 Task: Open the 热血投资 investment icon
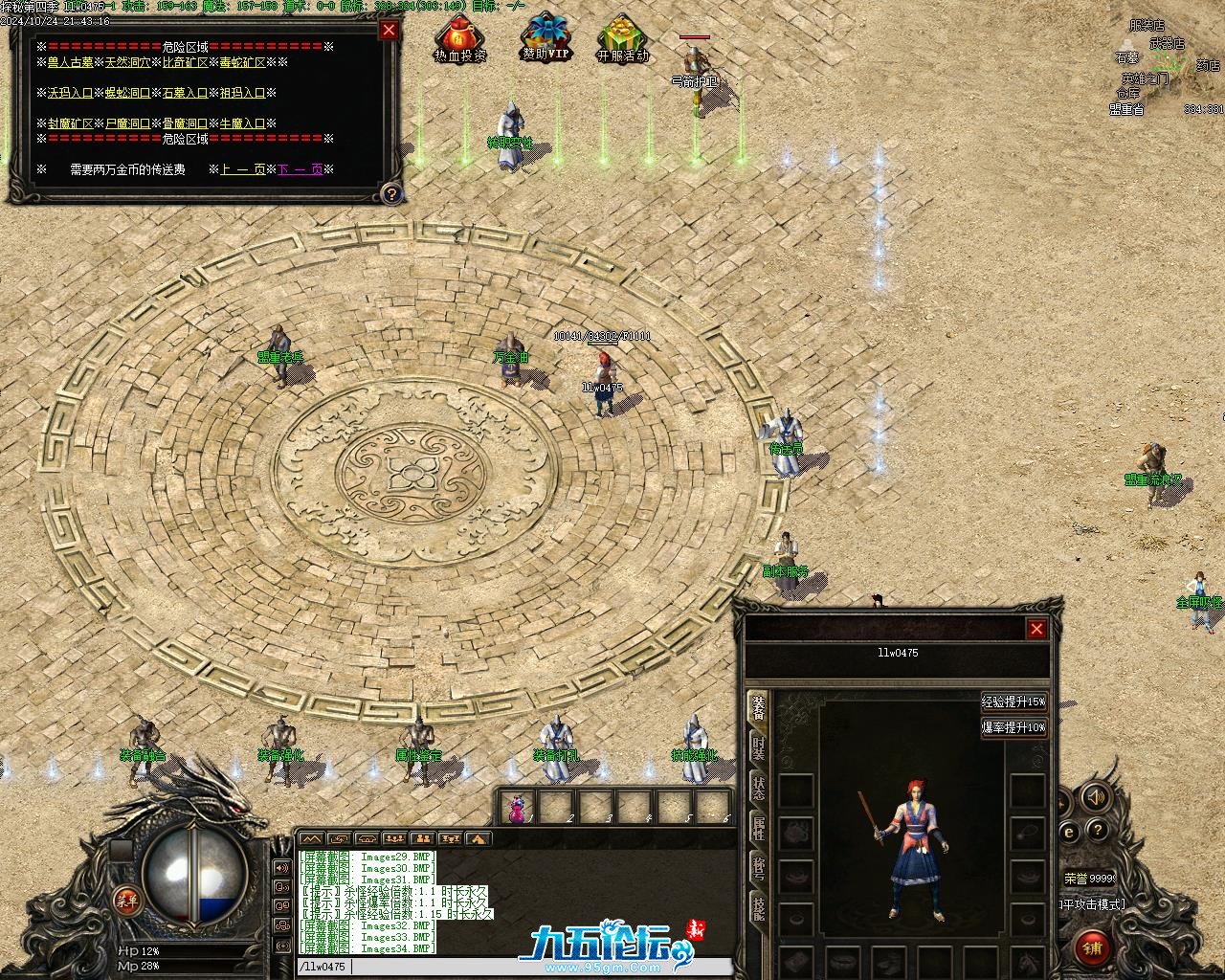(x=460, y=40)
